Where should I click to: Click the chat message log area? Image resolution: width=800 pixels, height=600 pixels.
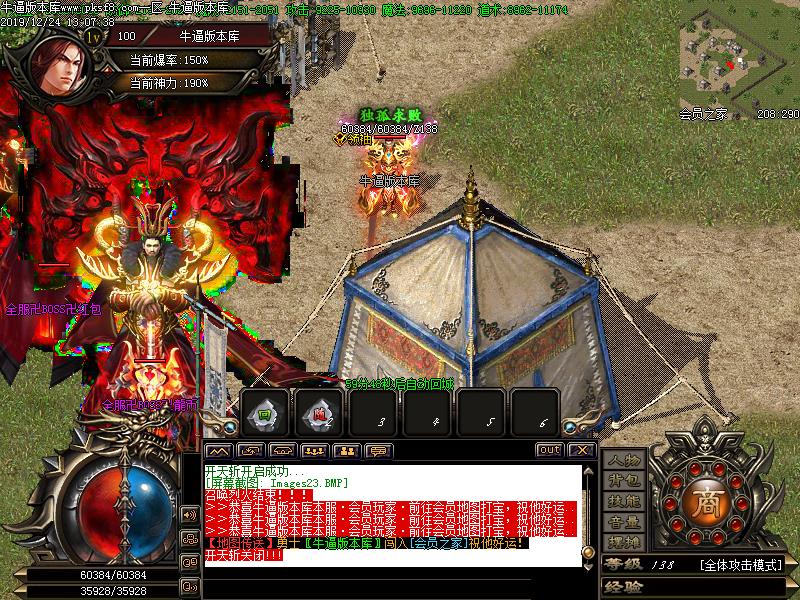pyautogui.click(x=390, y=510)
